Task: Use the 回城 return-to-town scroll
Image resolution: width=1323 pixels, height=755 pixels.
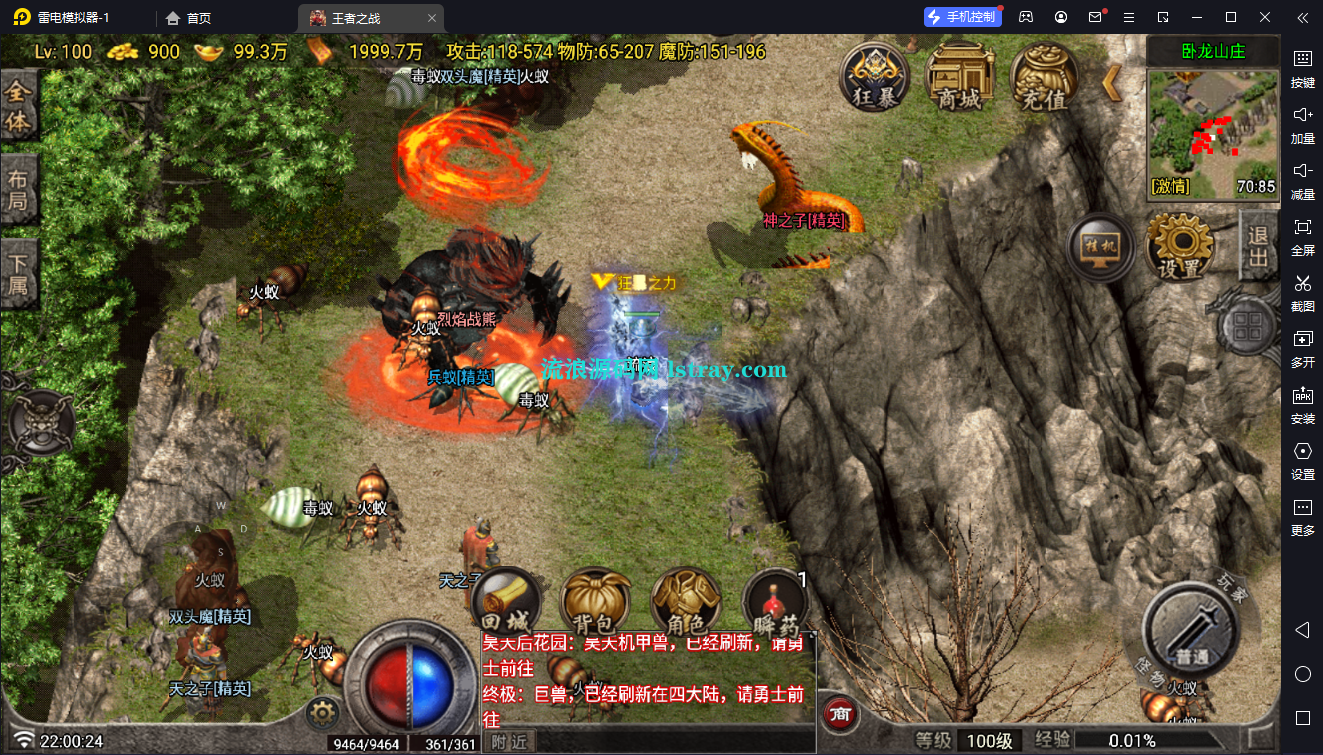Action: (x=505, y=603)
